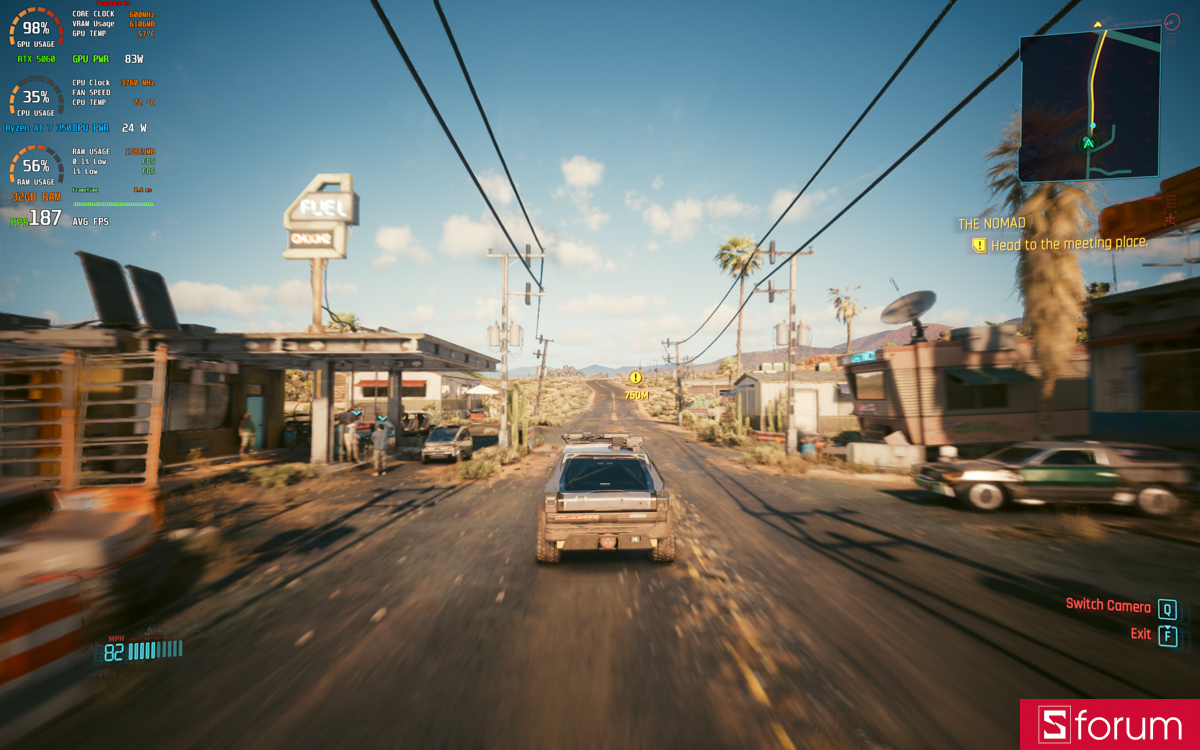Open the minimap in the corner
Image resolution: width=1200 pixels, height=750 pixels.
pos(1090,104)
